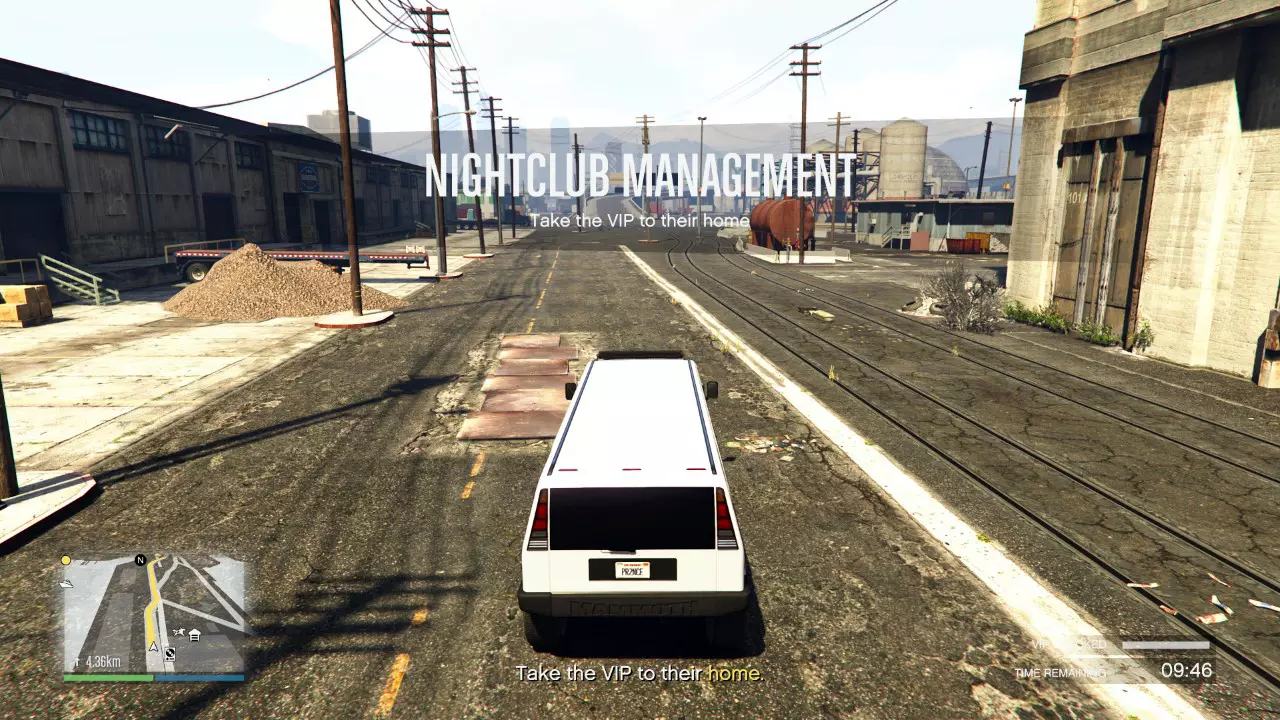1280x720 pixels.
Task: Select the waypoint route line on the minimap
Action: tap(150, 610)
